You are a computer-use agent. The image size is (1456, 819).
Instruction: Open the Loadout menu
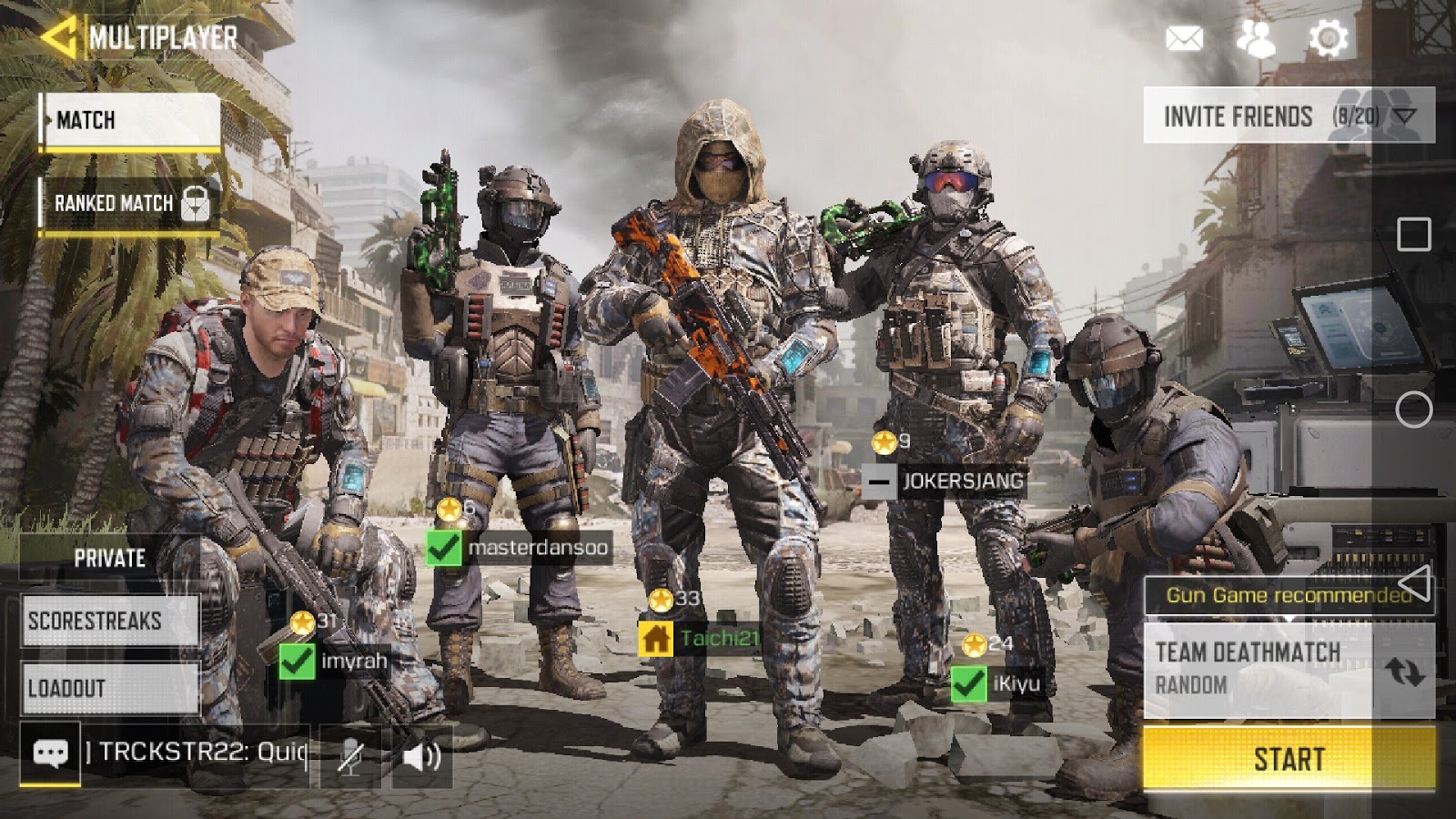pos(109,688)
